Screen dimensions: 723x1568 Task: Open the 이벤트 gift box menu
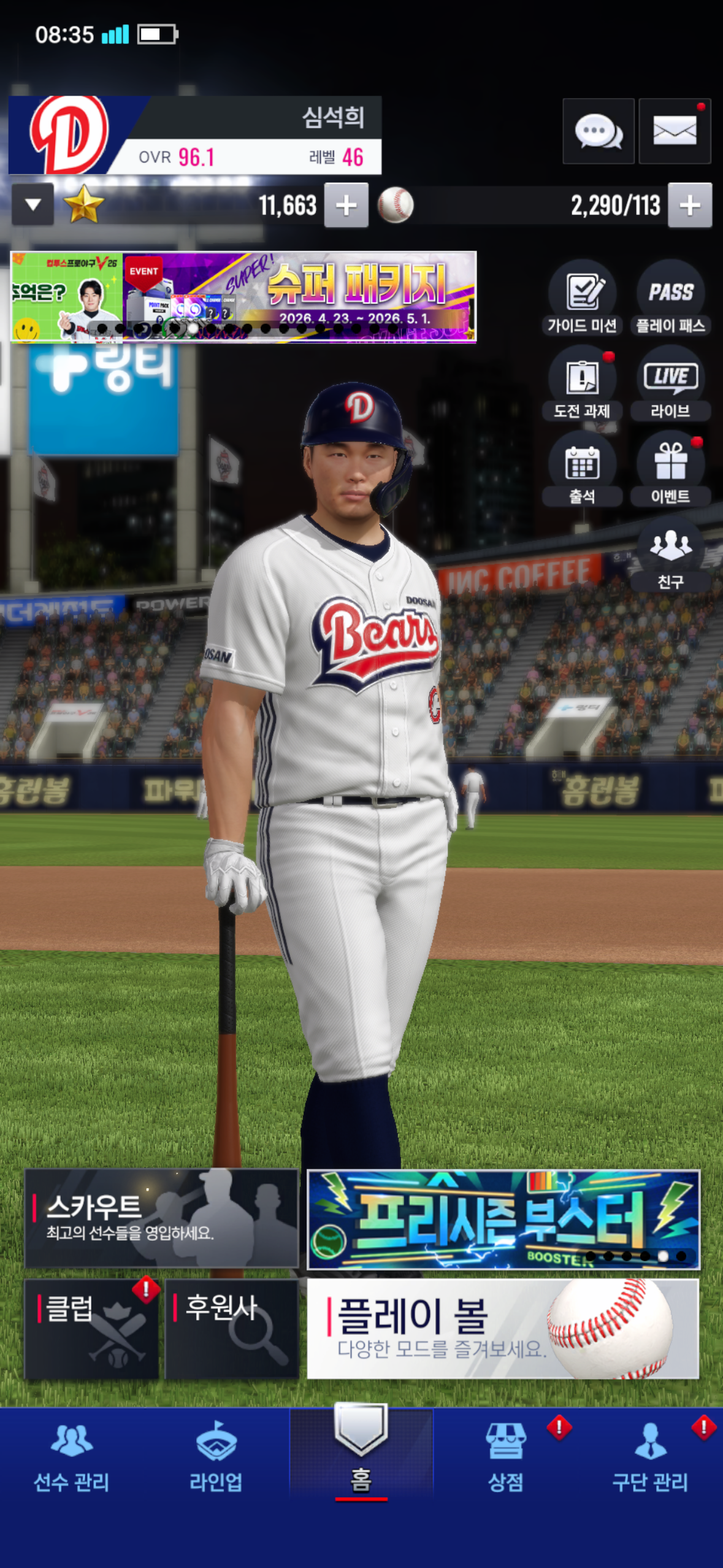pos(670,469)
